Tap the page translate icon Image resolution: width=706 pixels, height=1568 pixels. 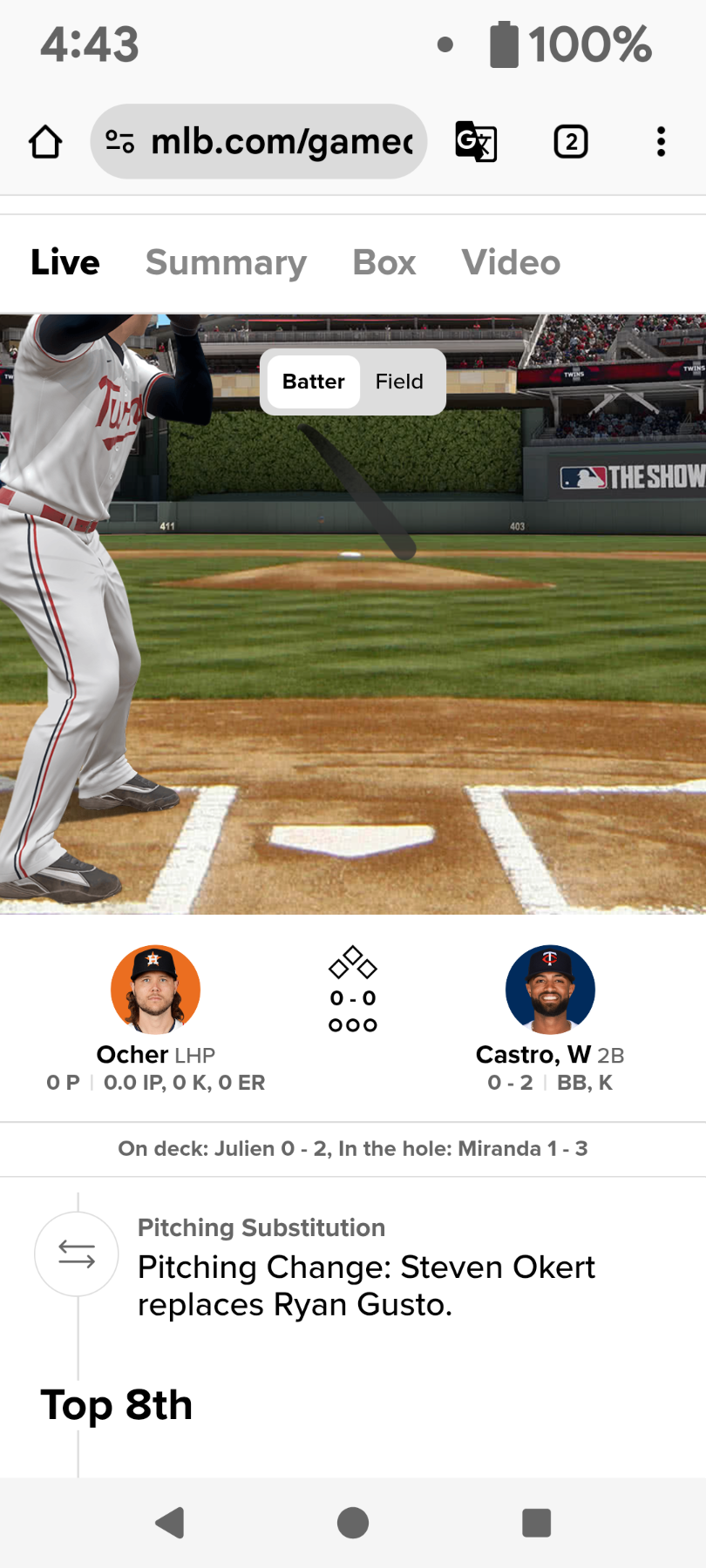point(476,141)
